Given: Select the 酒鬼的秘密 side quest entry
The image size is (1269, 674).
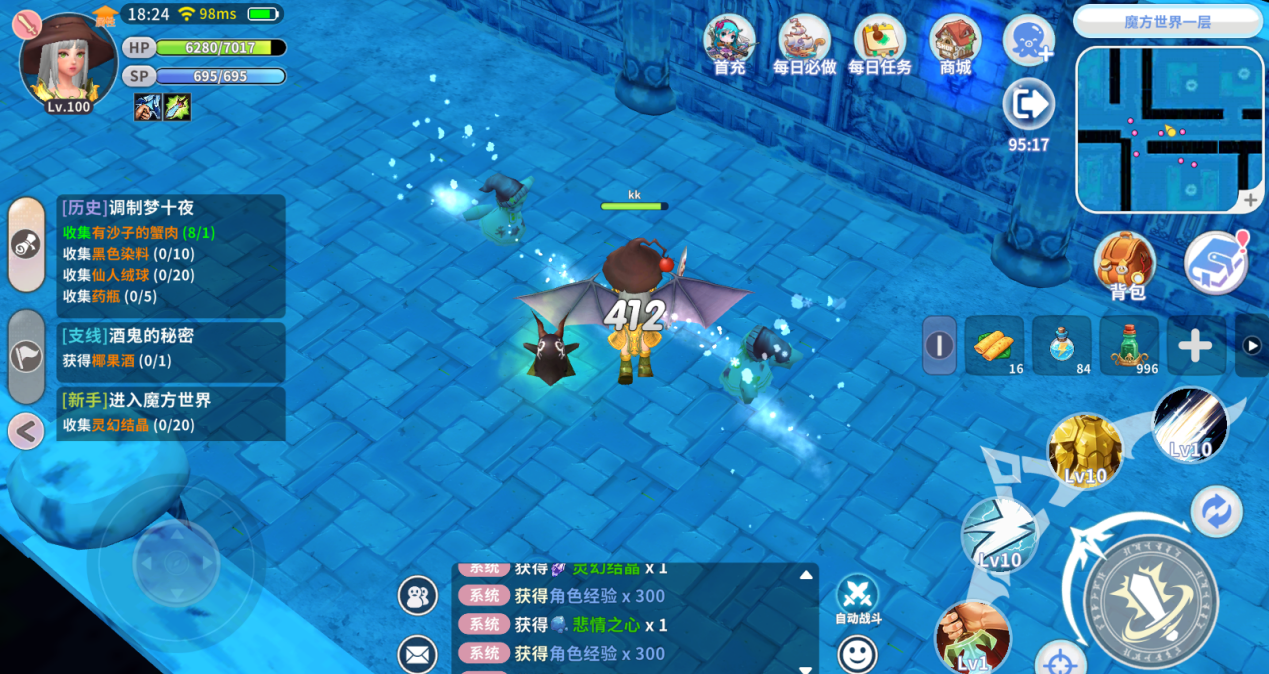Looking at the screenshot, I should pos(170,347).
